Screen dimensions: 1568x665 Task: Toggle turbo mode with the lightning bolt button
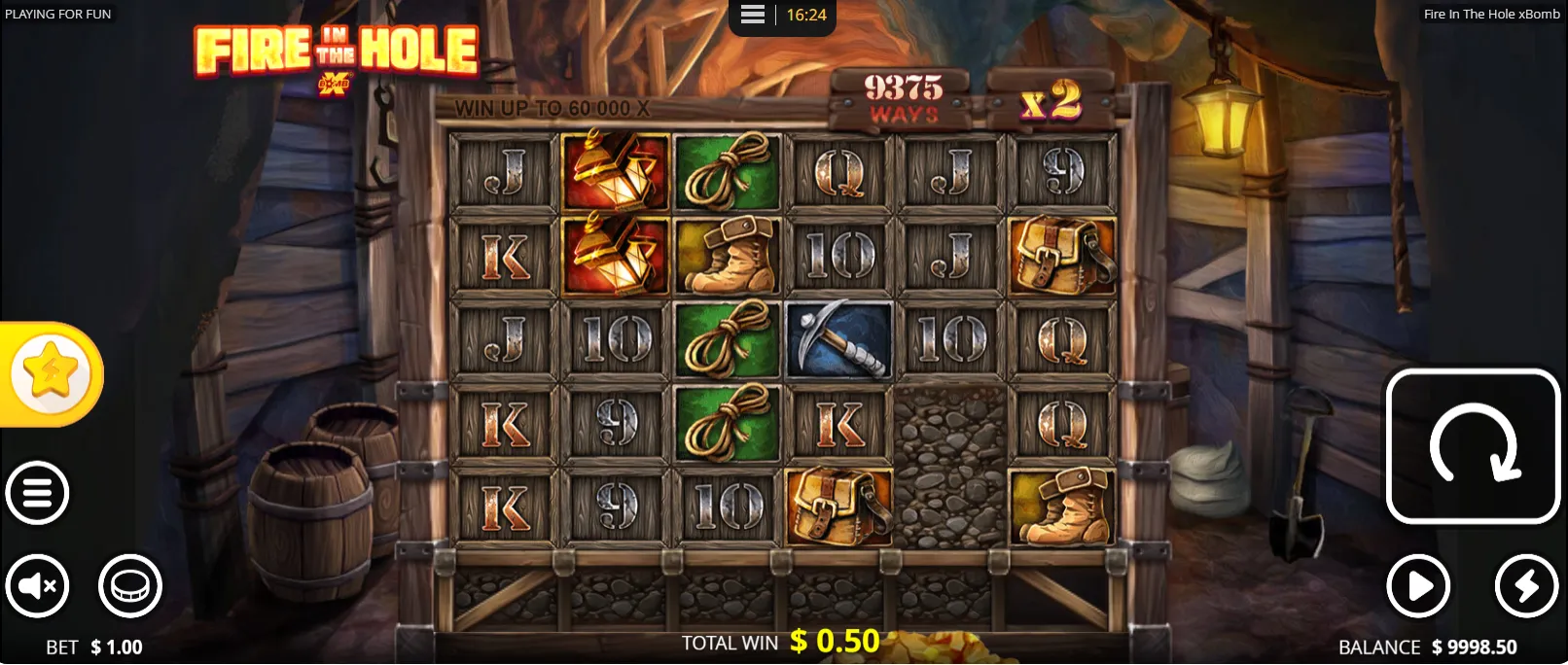[x=1526, y=586]
